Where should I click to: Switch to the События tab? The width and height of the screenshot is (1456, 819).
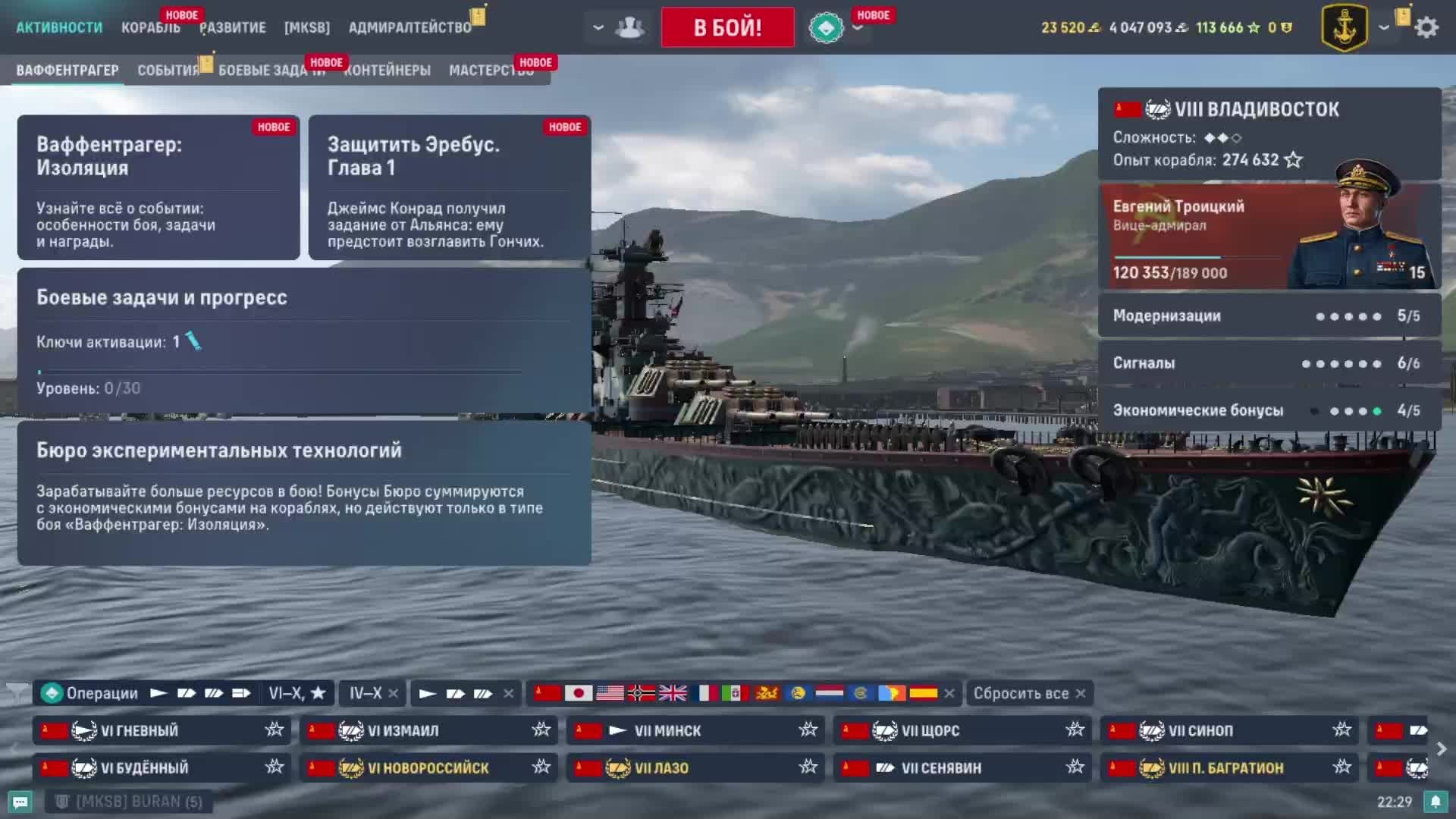(x=168, y=71)
